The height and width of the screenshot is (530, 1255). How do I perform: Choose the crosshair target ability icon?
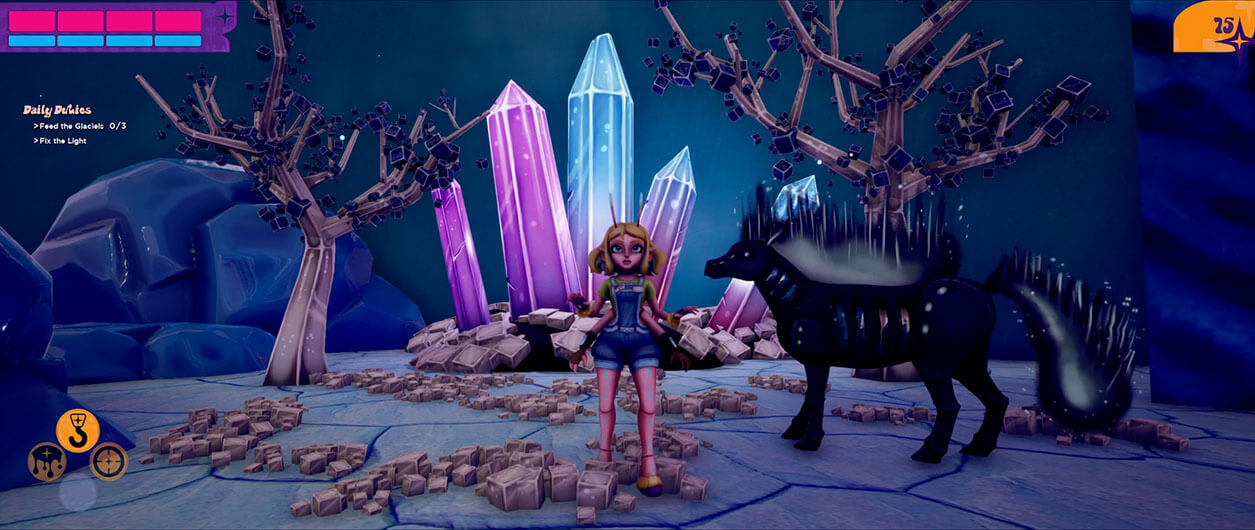[108, 461]
